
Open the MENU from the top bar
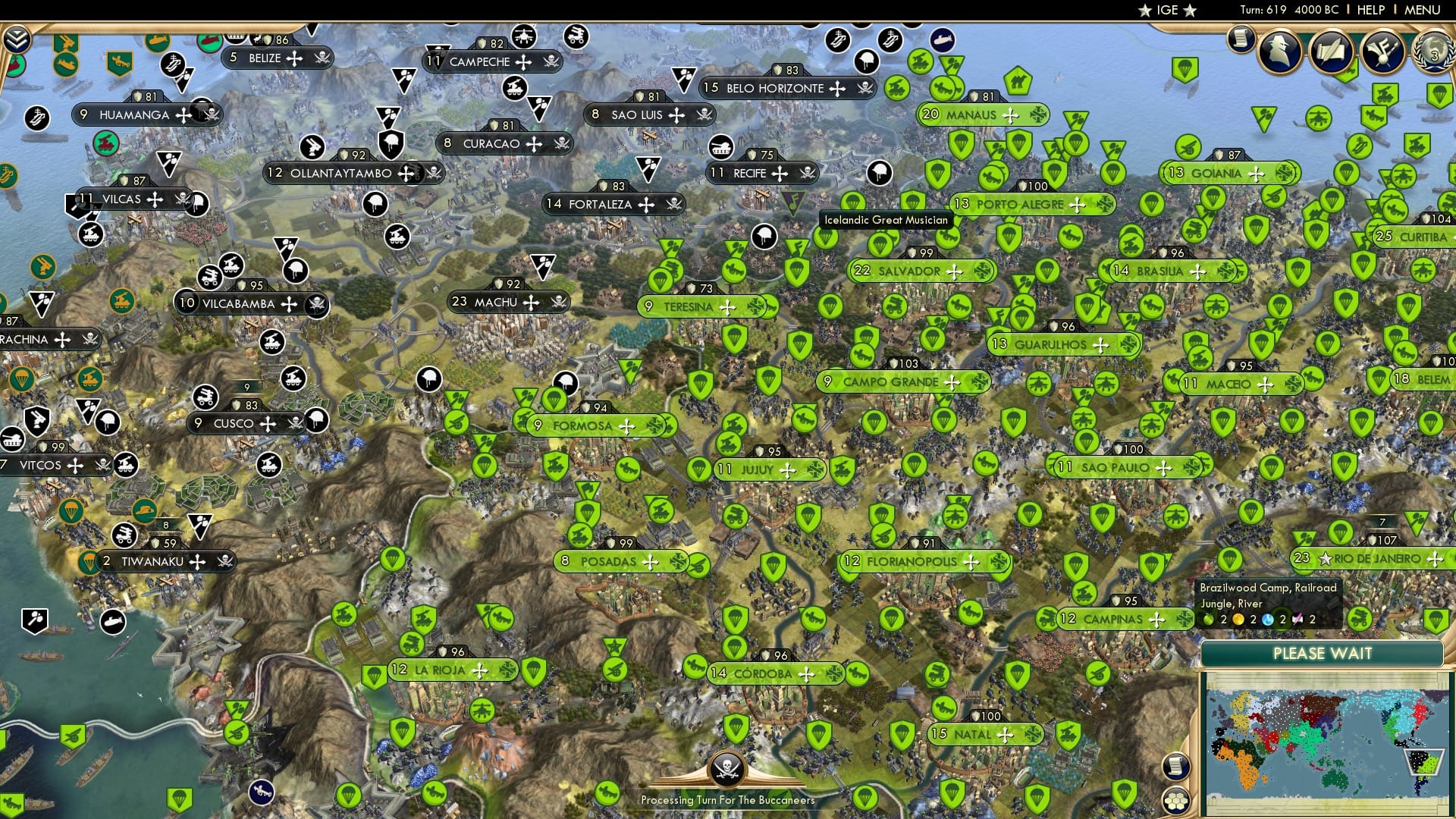(1423, 11)
